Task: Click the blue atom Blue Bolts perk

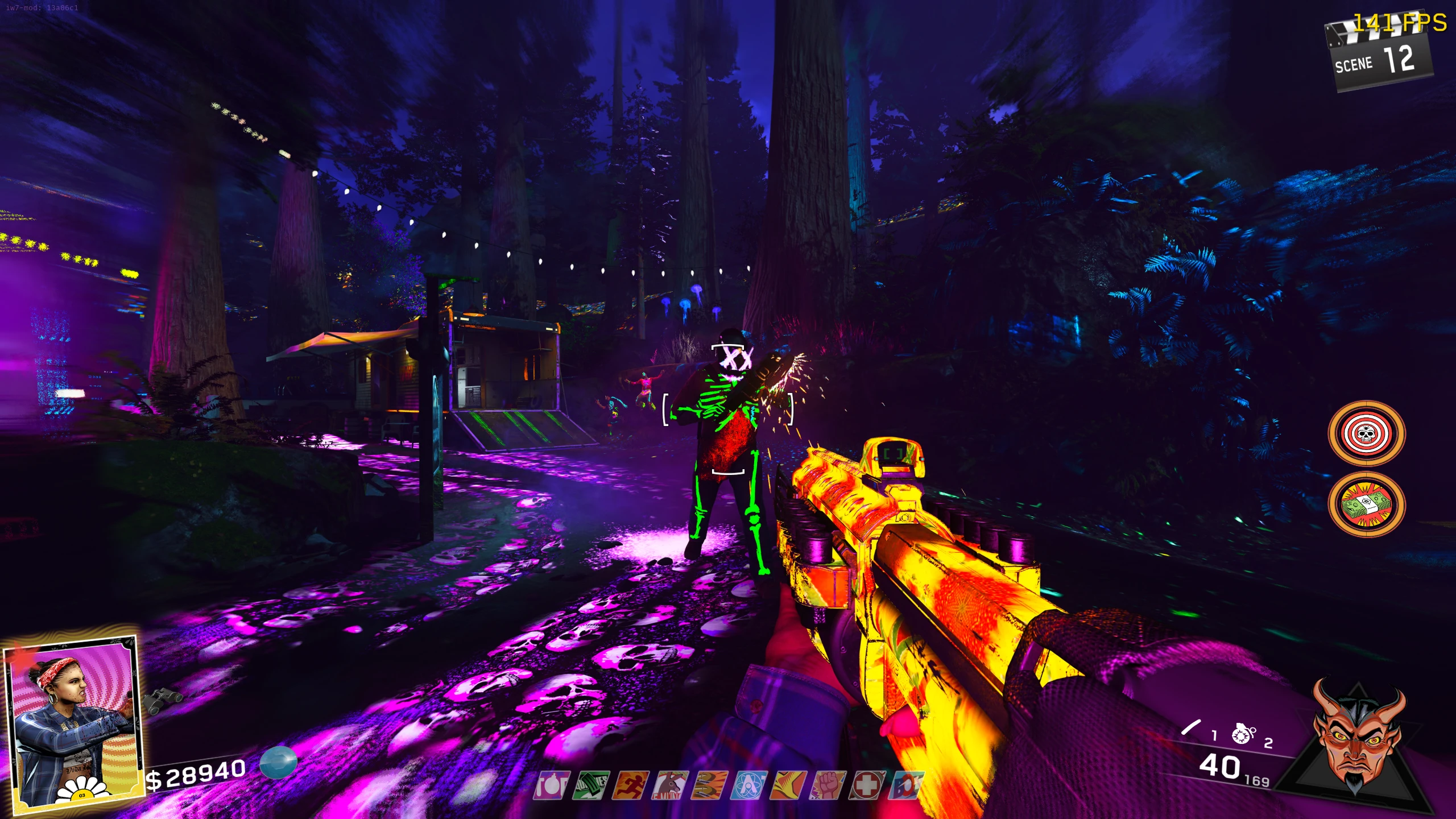Action: point(749,785)
